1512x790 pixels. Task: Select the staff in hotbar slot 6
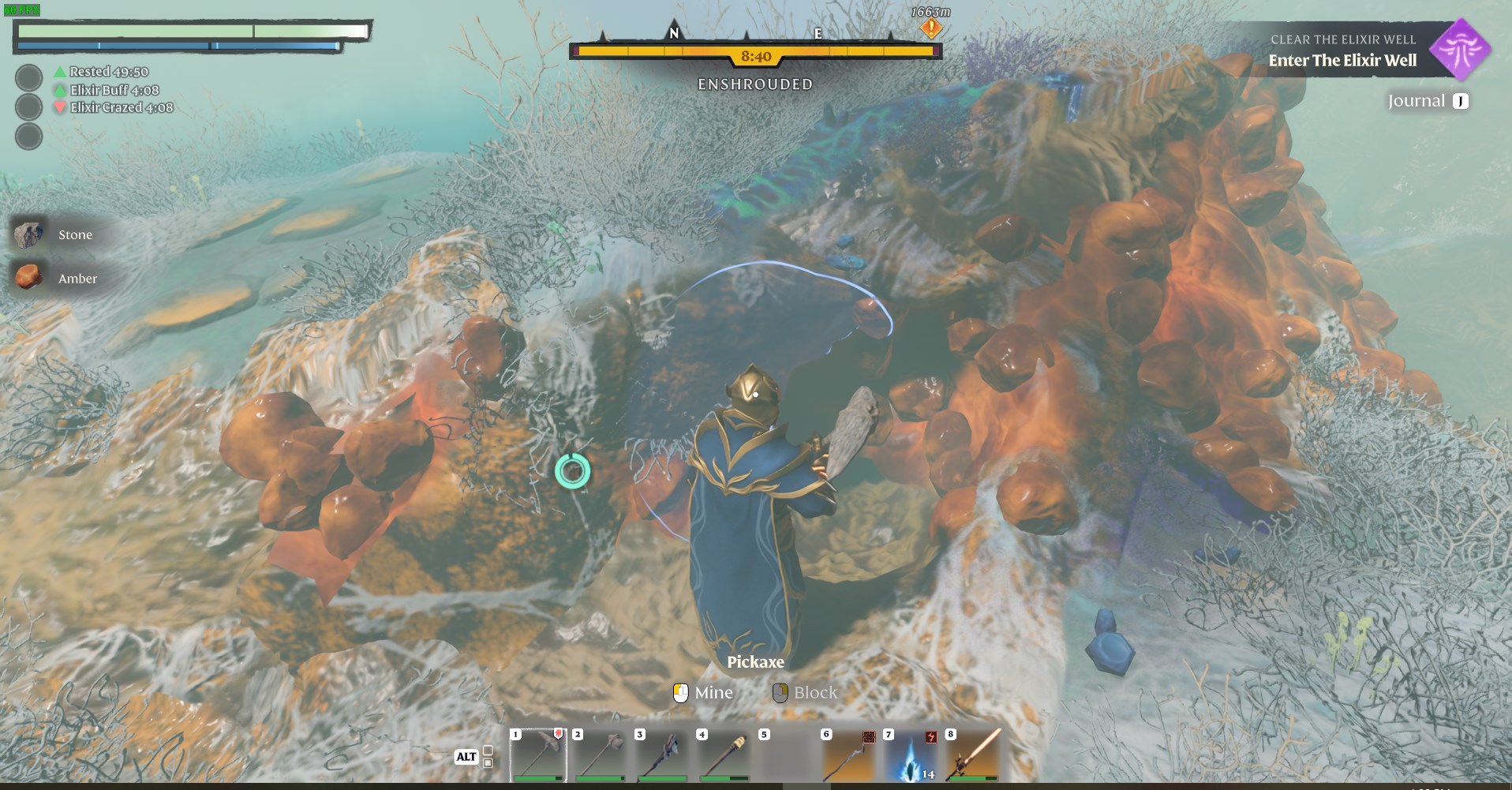[x=849, y=755]
